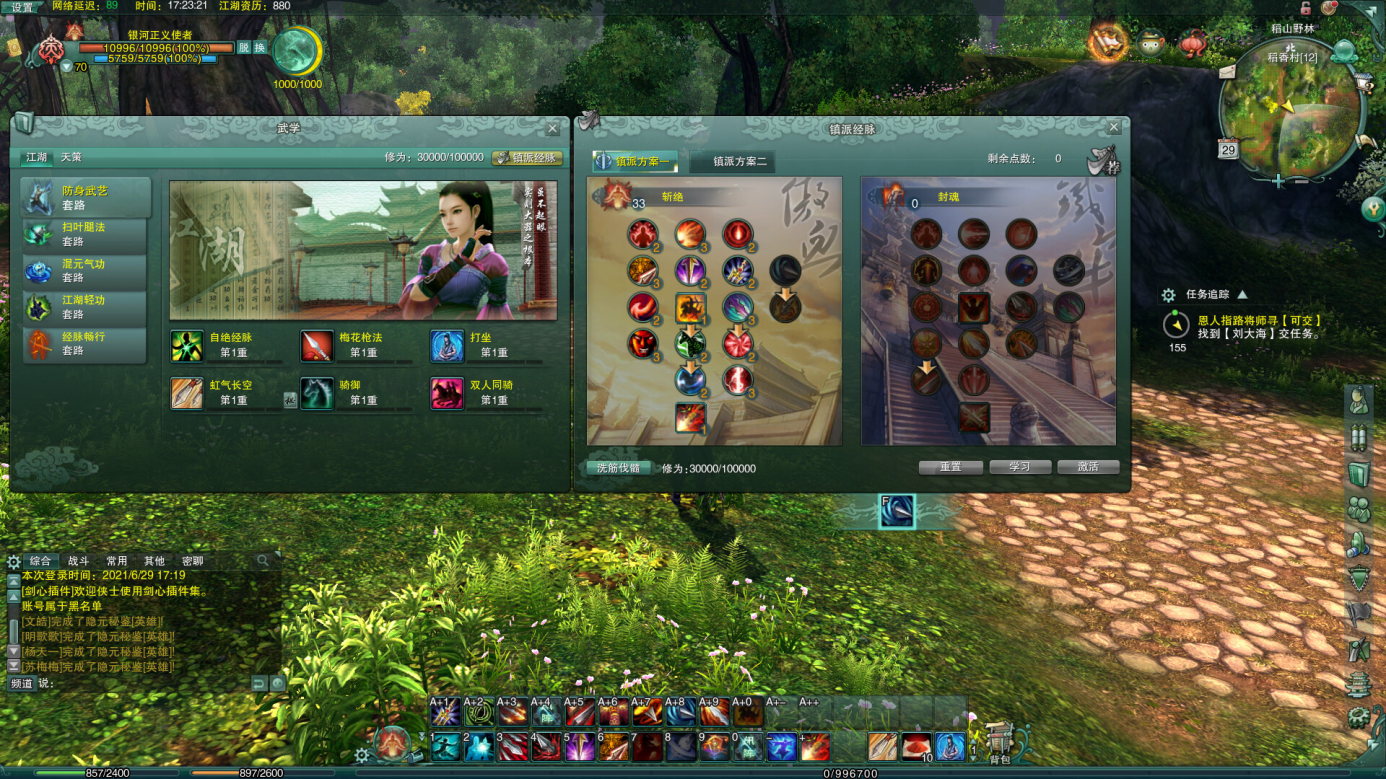Close the 武学 martial arts window

553,129
